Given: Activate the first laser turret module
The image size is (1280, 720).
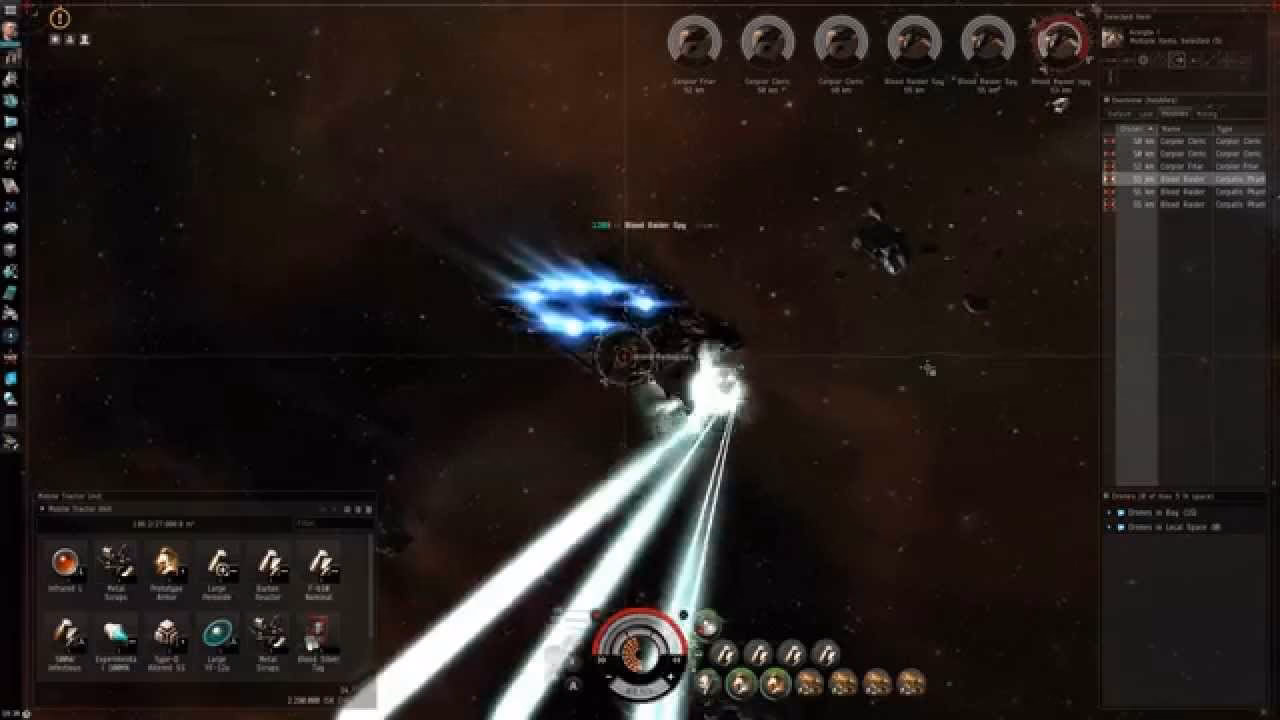Looking at the screenshot, I should 726,653.
